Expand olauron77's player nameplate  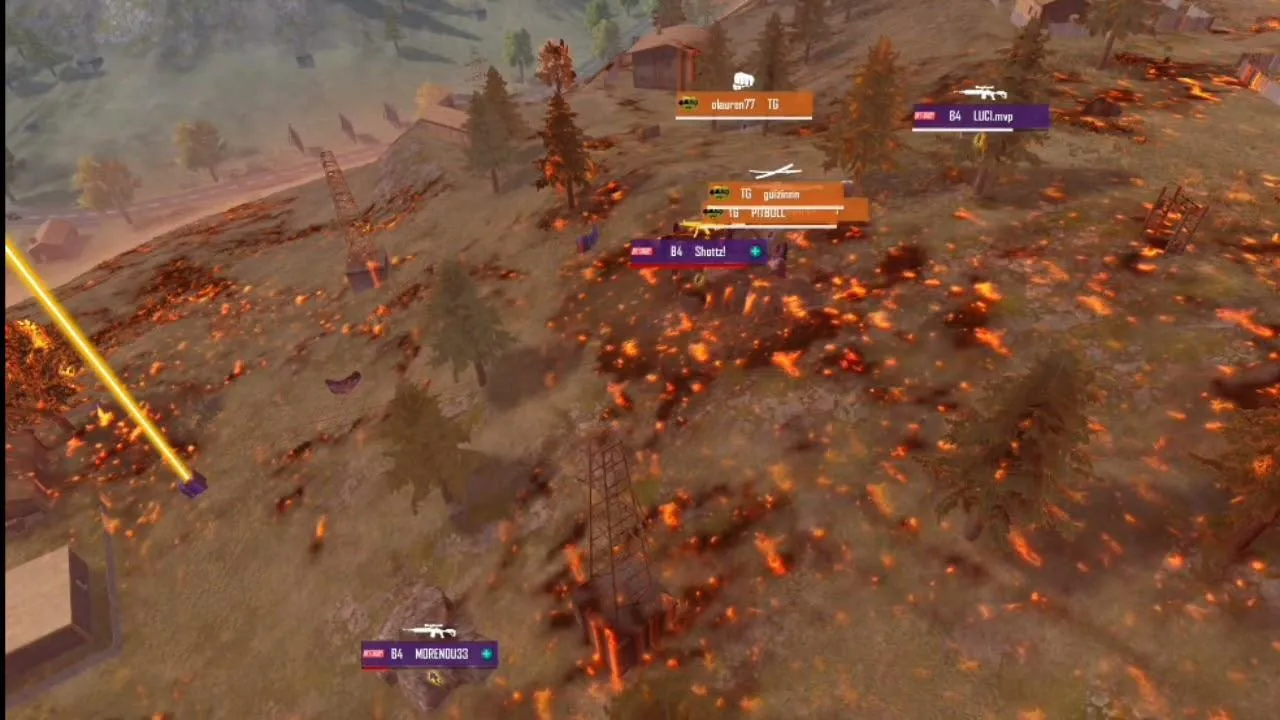742,104
